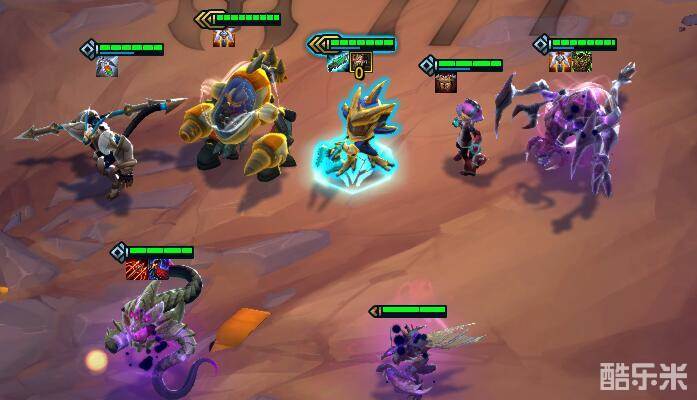This screenshot has height=400, width=697.
Task: Inspect the item icon under the mech's health bar
Action: tap(222, 38)
